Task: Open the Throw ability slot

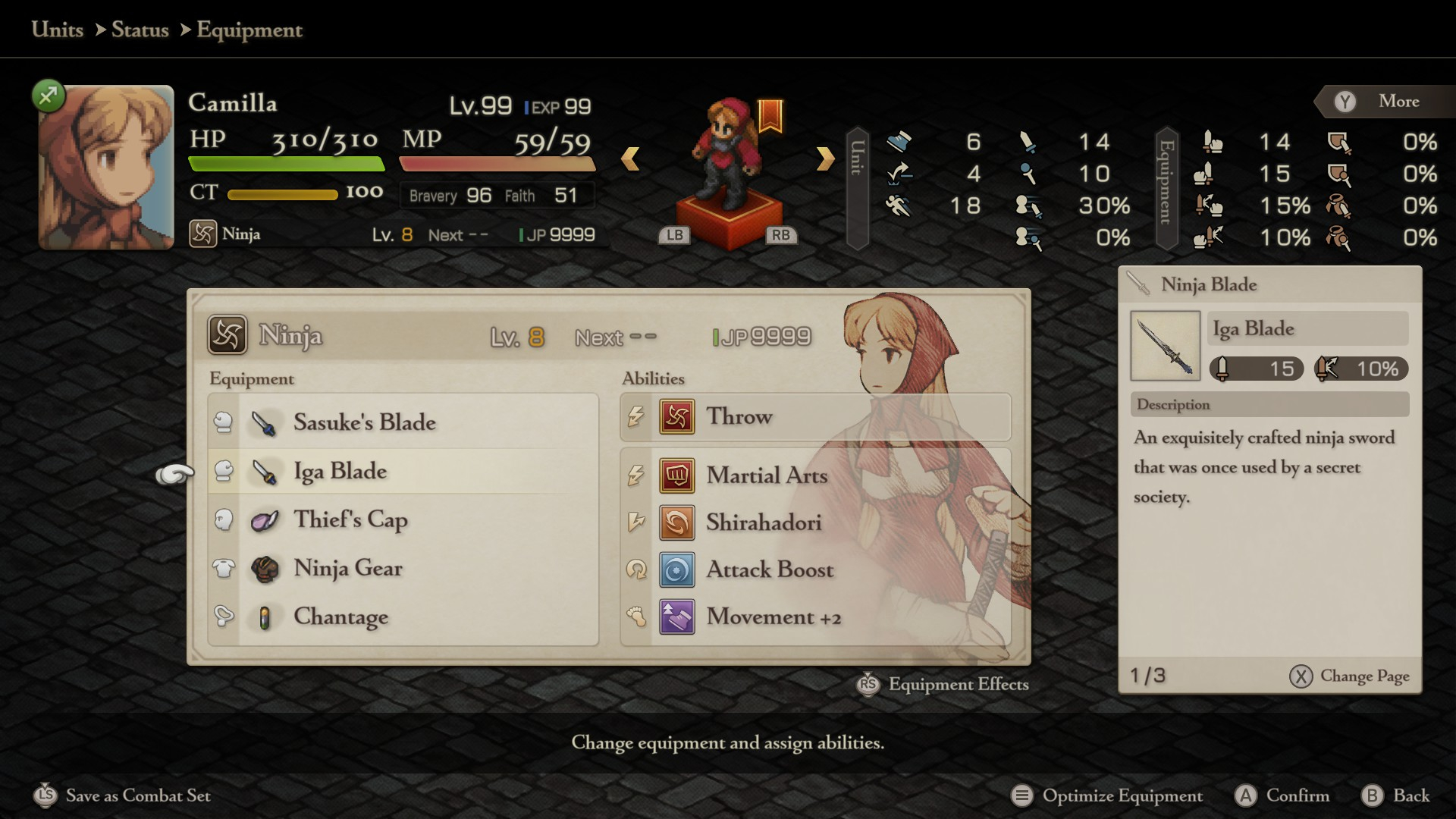Action: [815, 417]
